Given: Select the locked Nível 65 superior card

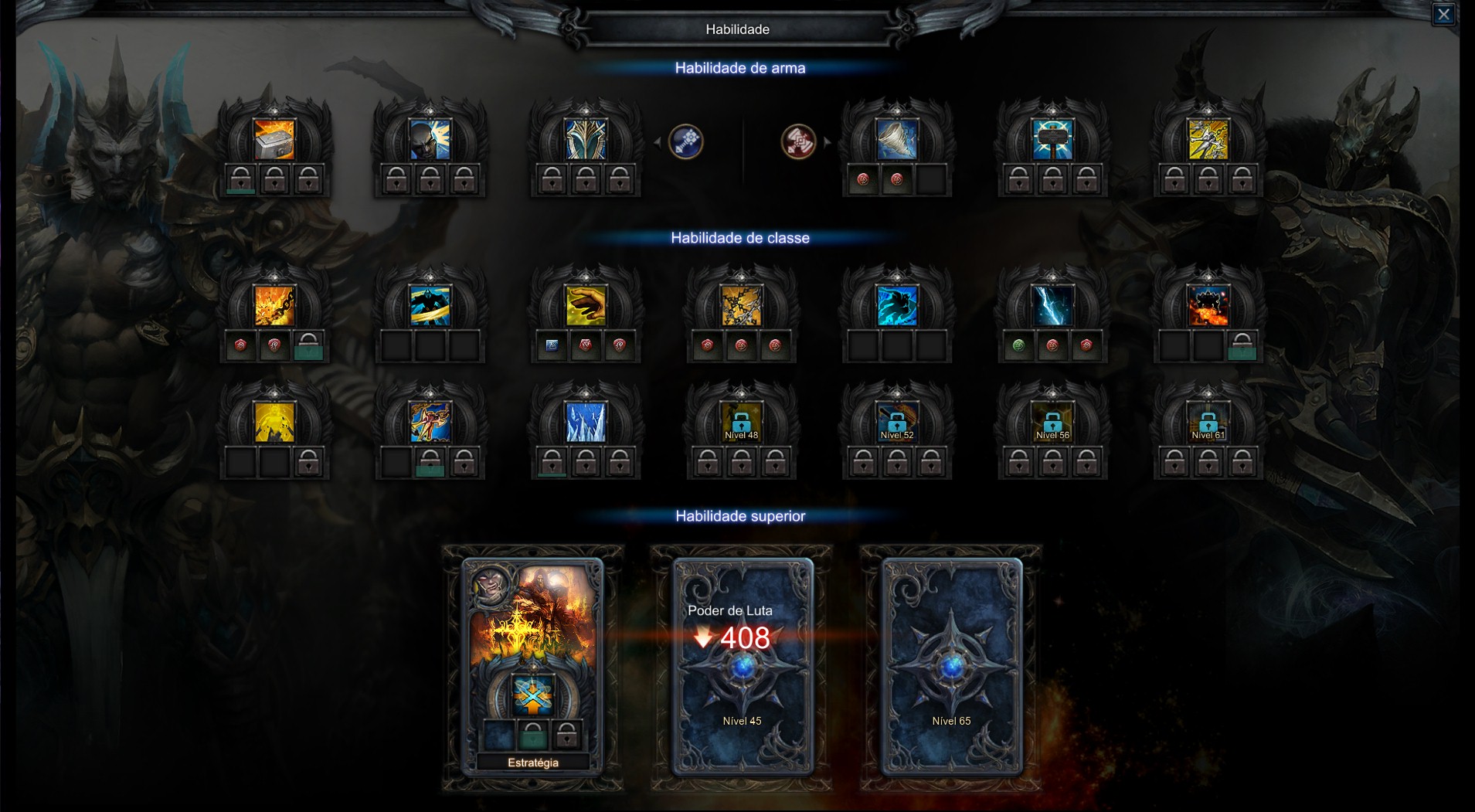Looking at the screenshot, I should pos(951,666).
